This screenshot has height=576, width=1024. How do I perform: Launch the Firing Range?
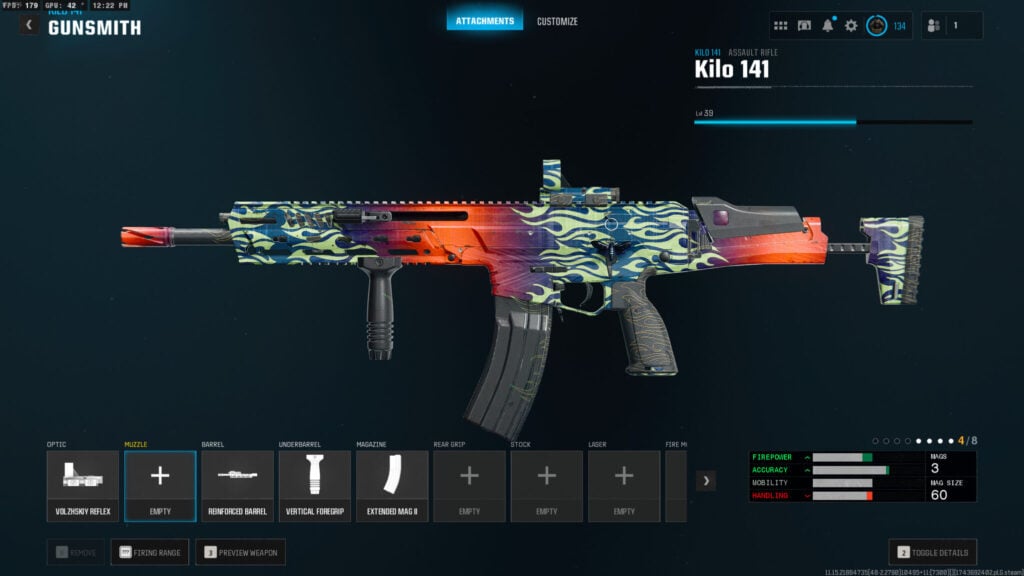[149, 552]
